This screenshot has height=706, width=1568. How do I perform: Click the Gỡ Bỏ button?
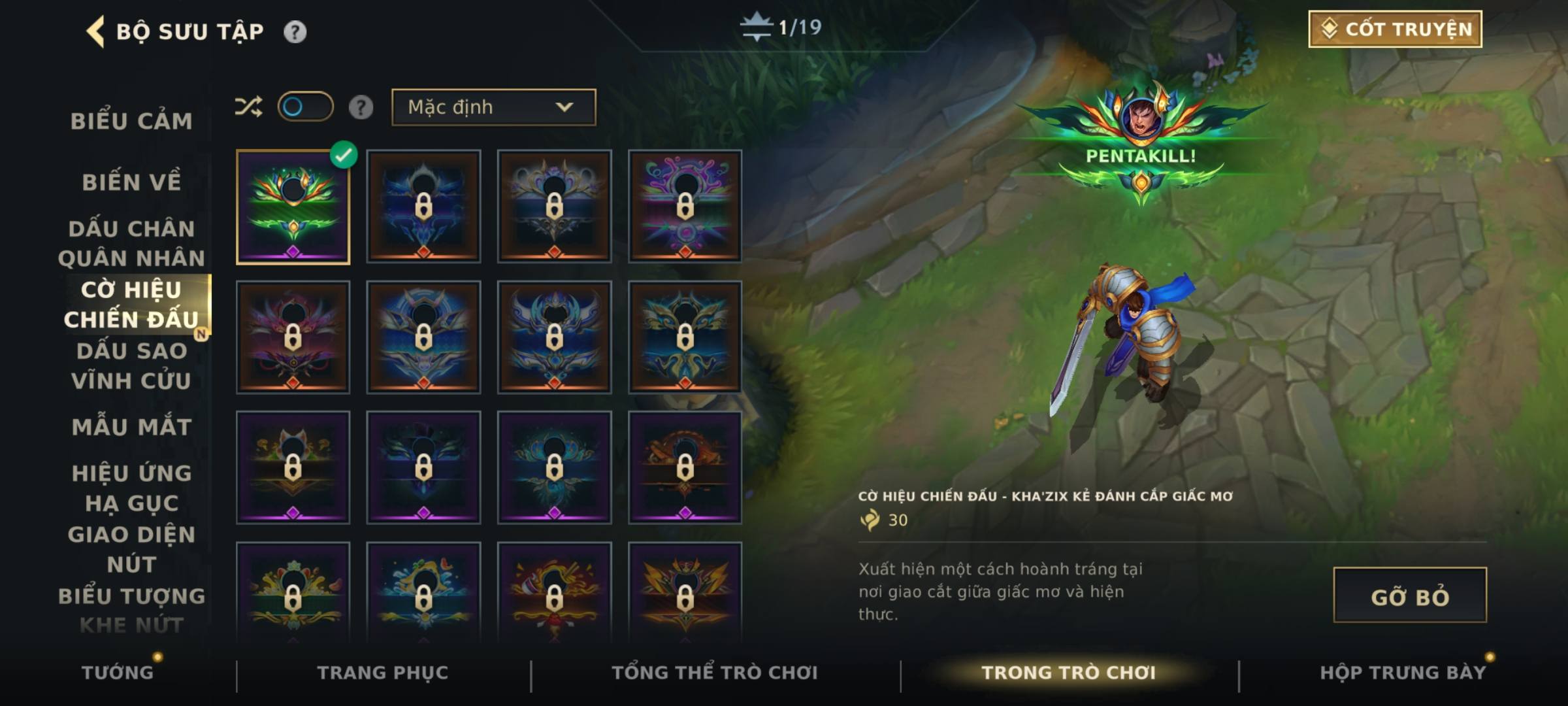1410,596
